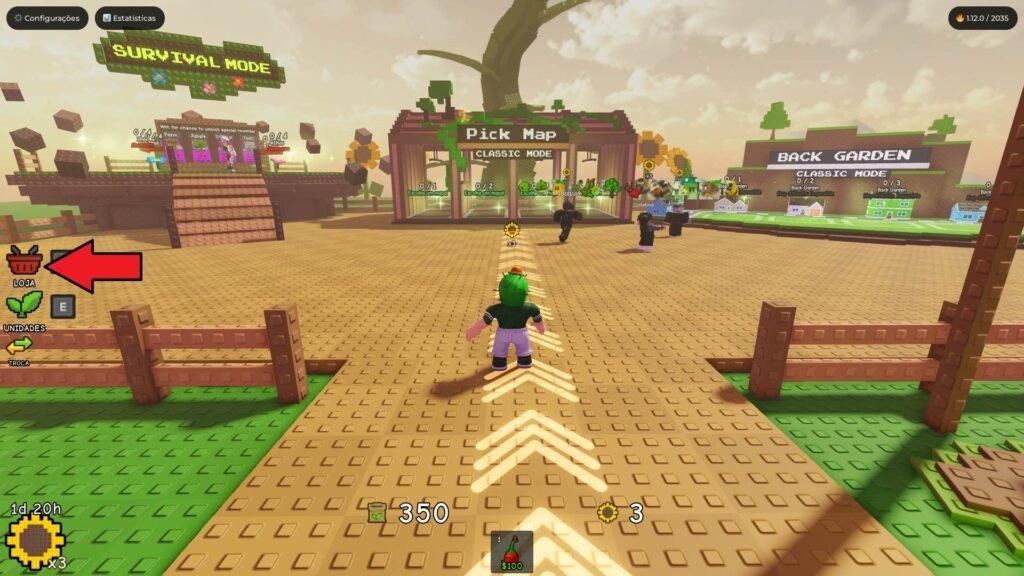This screenshot has width=1024, height=576.
Task: Open the Configurações settings menu
Action: point(46,18)
